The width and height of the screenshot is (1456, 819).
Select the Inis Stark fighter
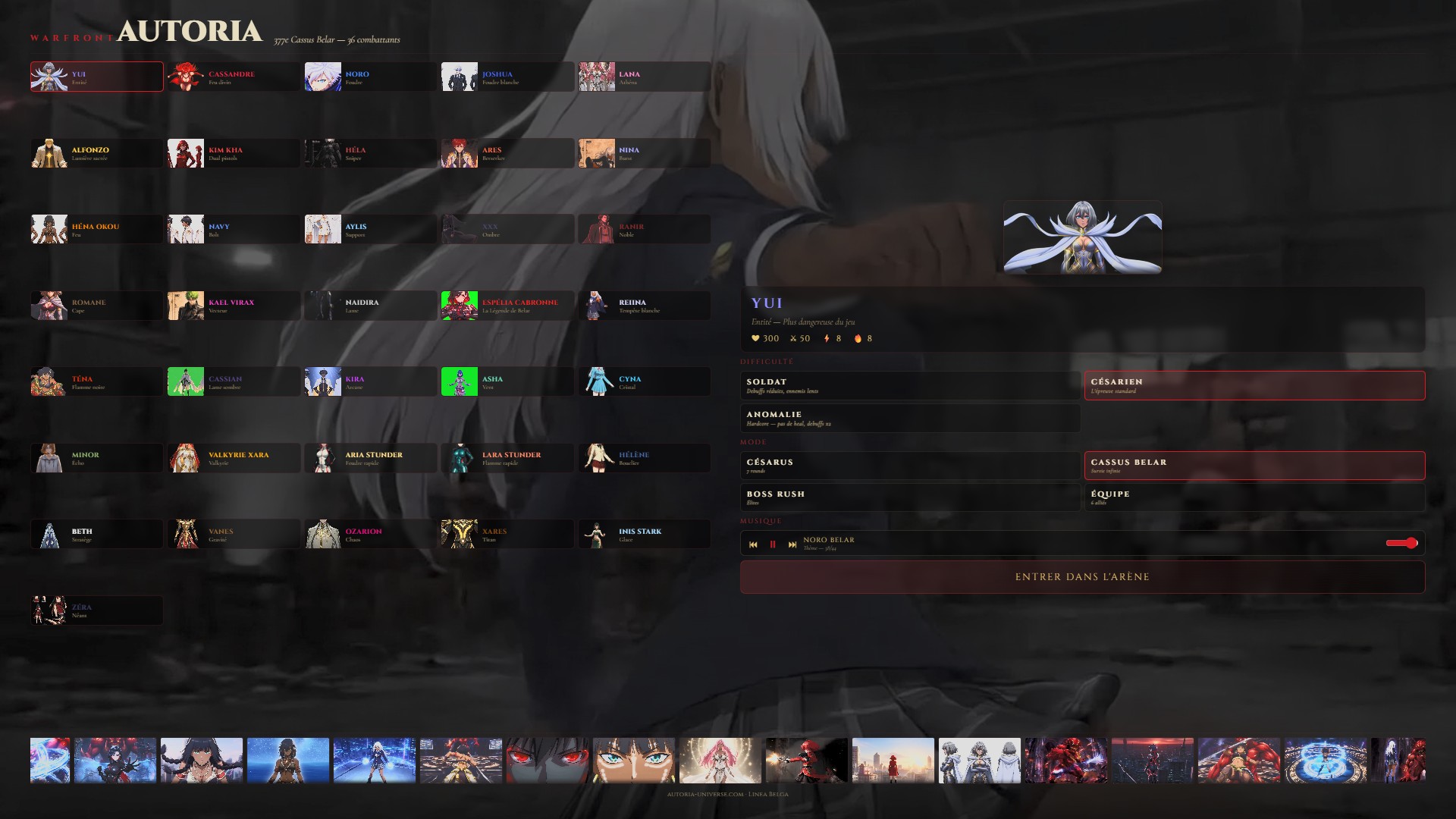(644, 535)
